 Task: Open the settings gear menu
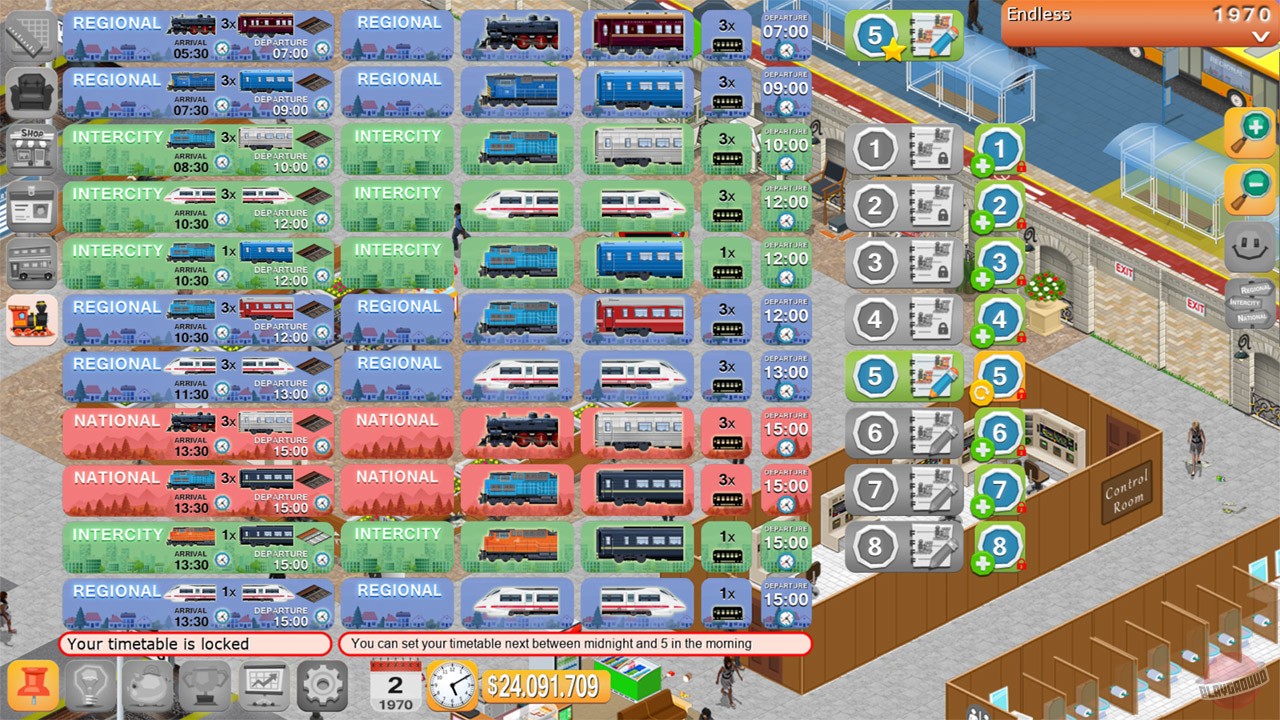coord(322,686)
